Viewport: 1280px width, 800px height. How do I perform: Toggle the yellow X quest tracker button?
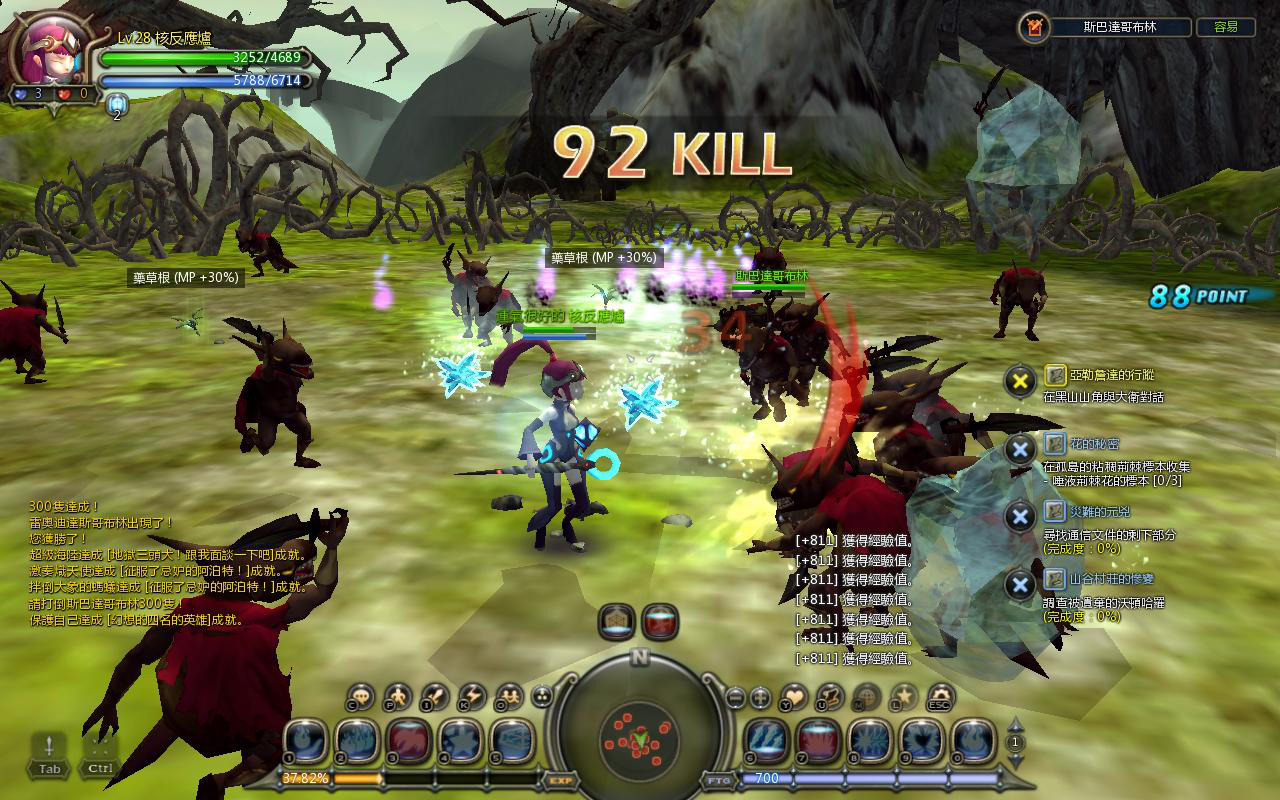point(1019,380)
